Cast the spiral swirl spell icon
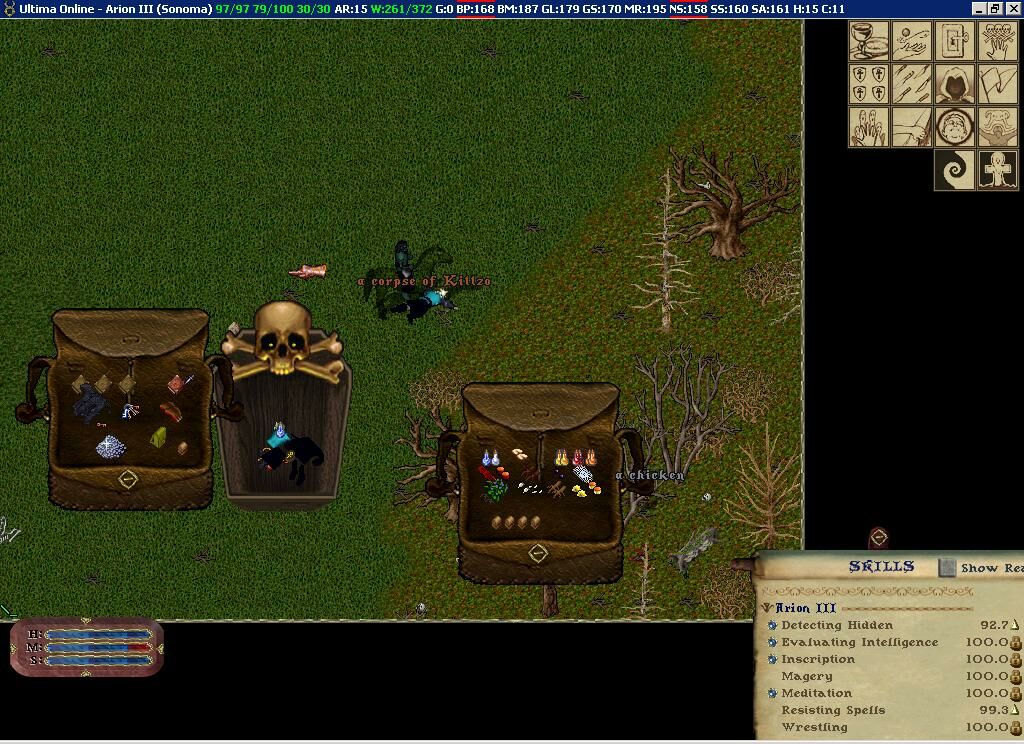1024x744 pixels. click(955, 170)
